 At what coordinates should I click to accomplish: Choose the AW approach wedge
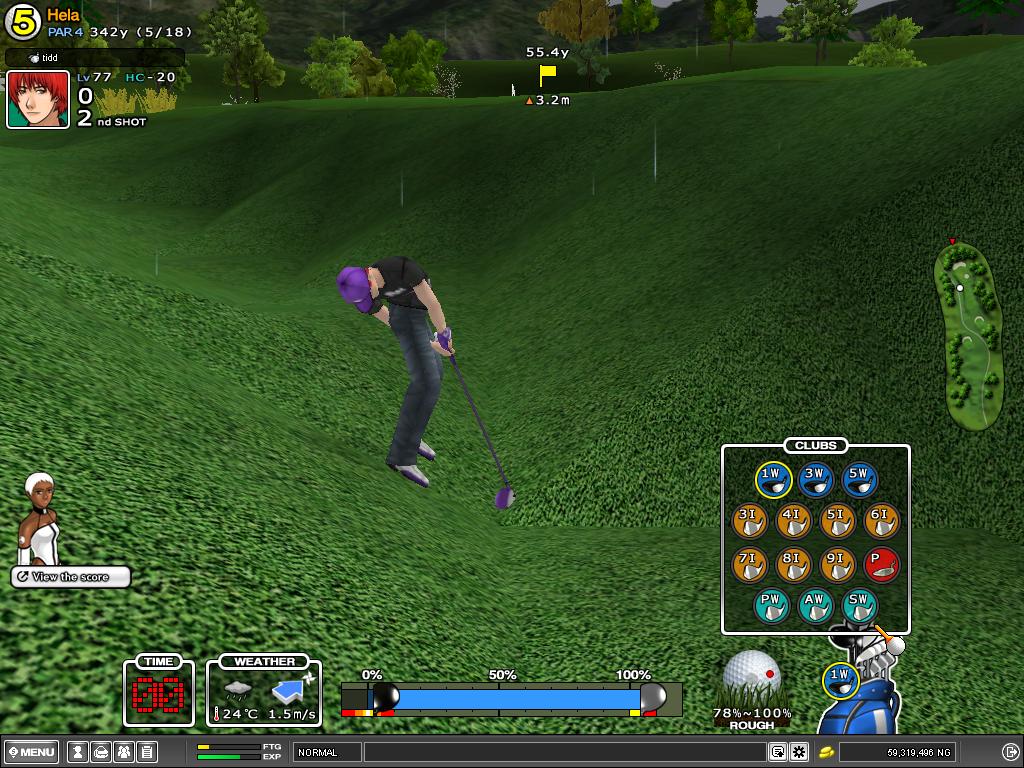(816, 606)
